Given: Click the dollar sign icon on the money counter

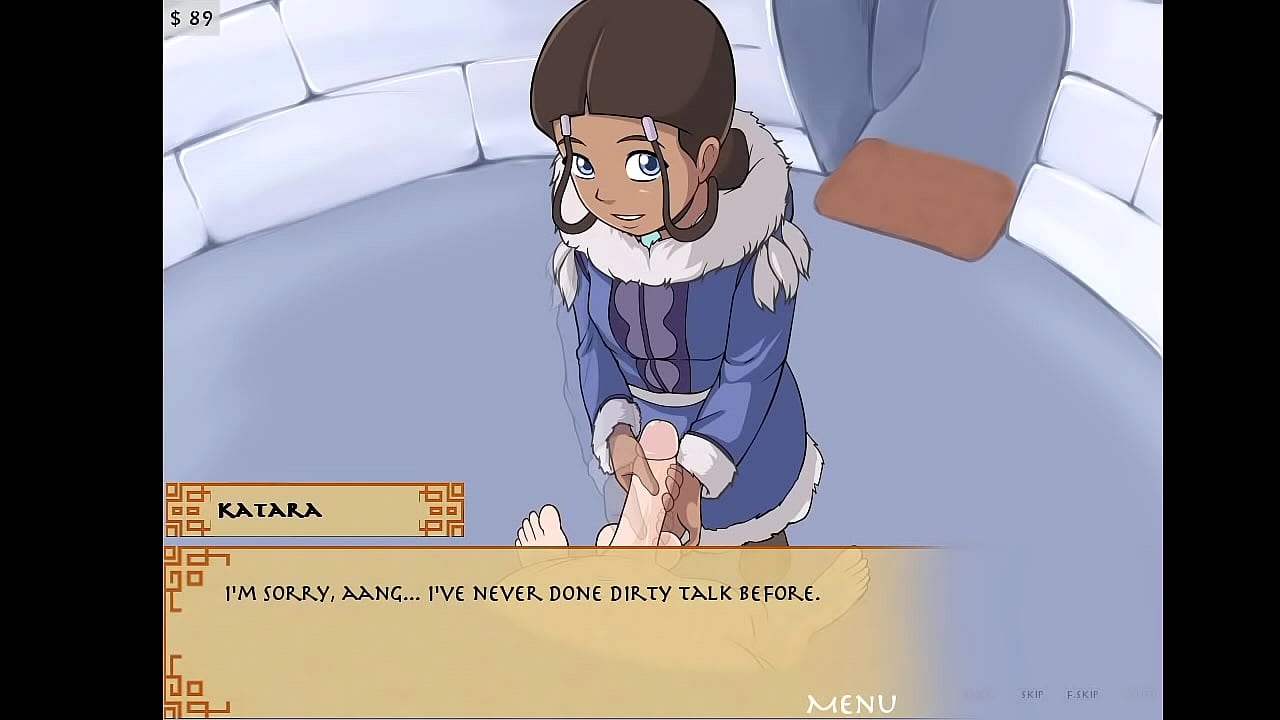Looking at the screenshot, I should (x=178, y=16).
